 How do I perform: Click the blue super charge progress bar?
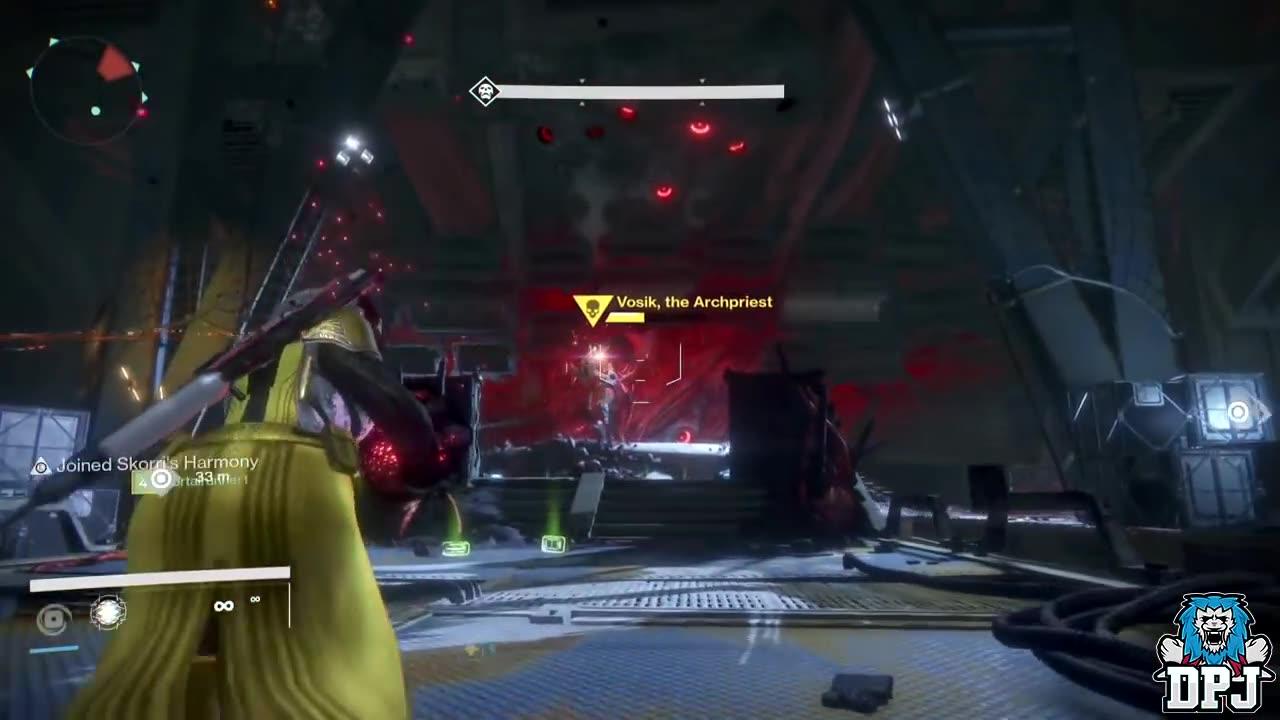pos(53,648)
